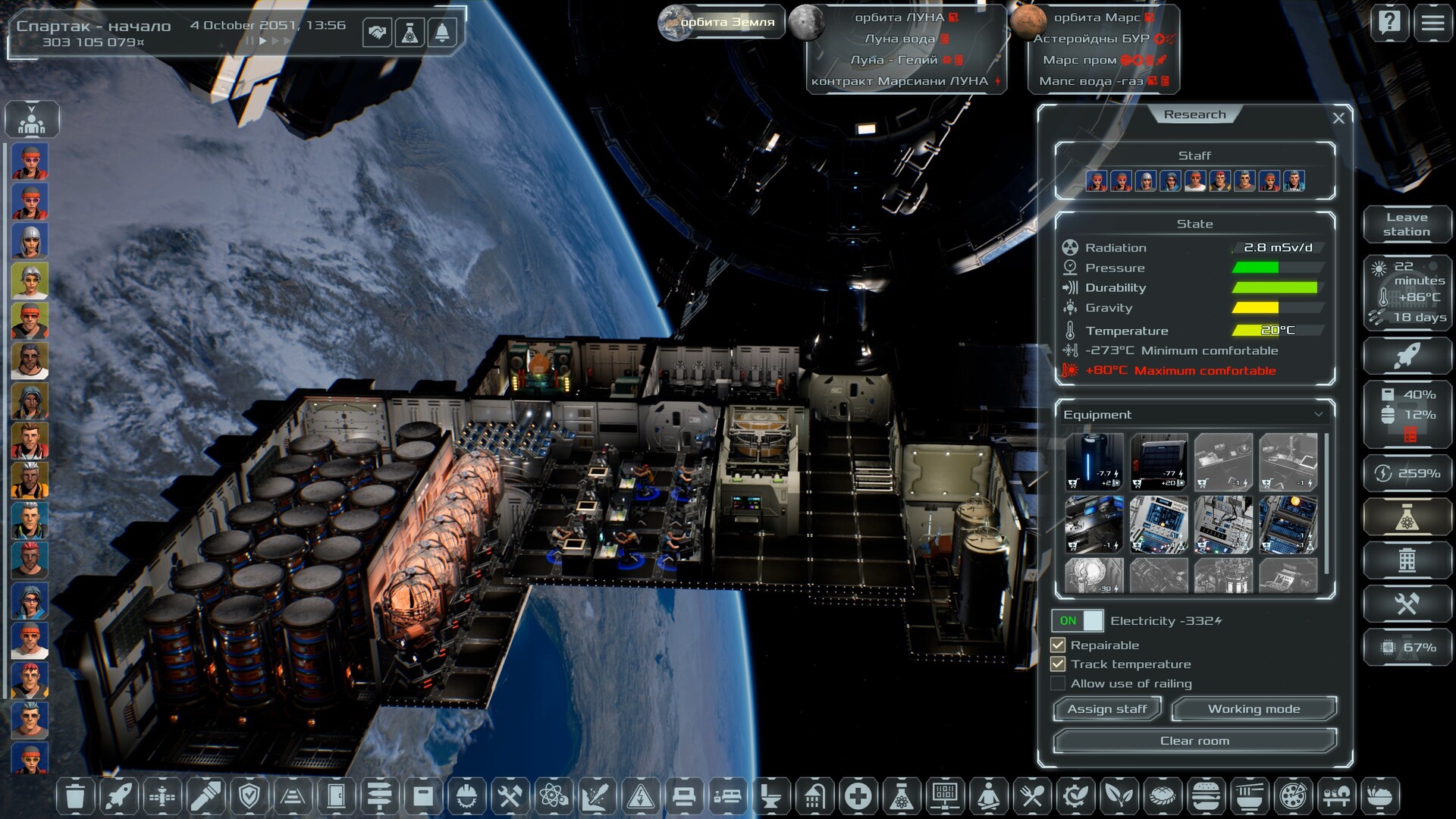
Task: Open the help question mark button
Action: click(1389, 24)
